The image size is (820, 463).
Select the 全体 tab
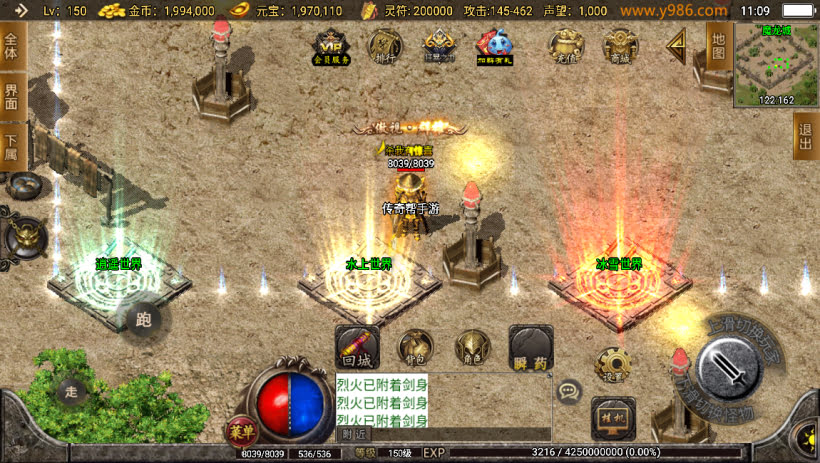[x=12, y=46]
